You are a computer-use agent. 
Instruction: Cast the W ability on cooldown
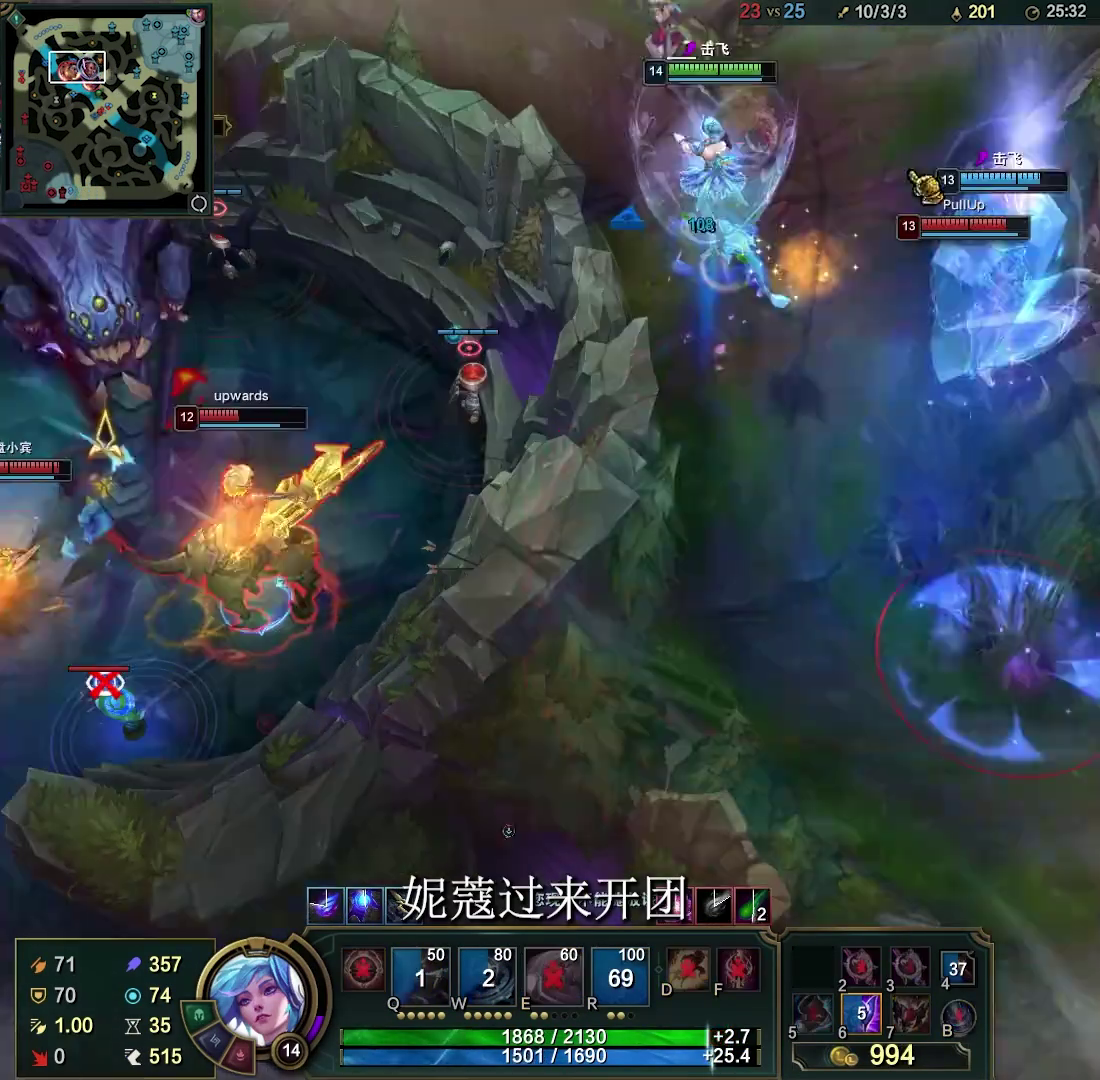pyautogui.click(x=486, y=977)
